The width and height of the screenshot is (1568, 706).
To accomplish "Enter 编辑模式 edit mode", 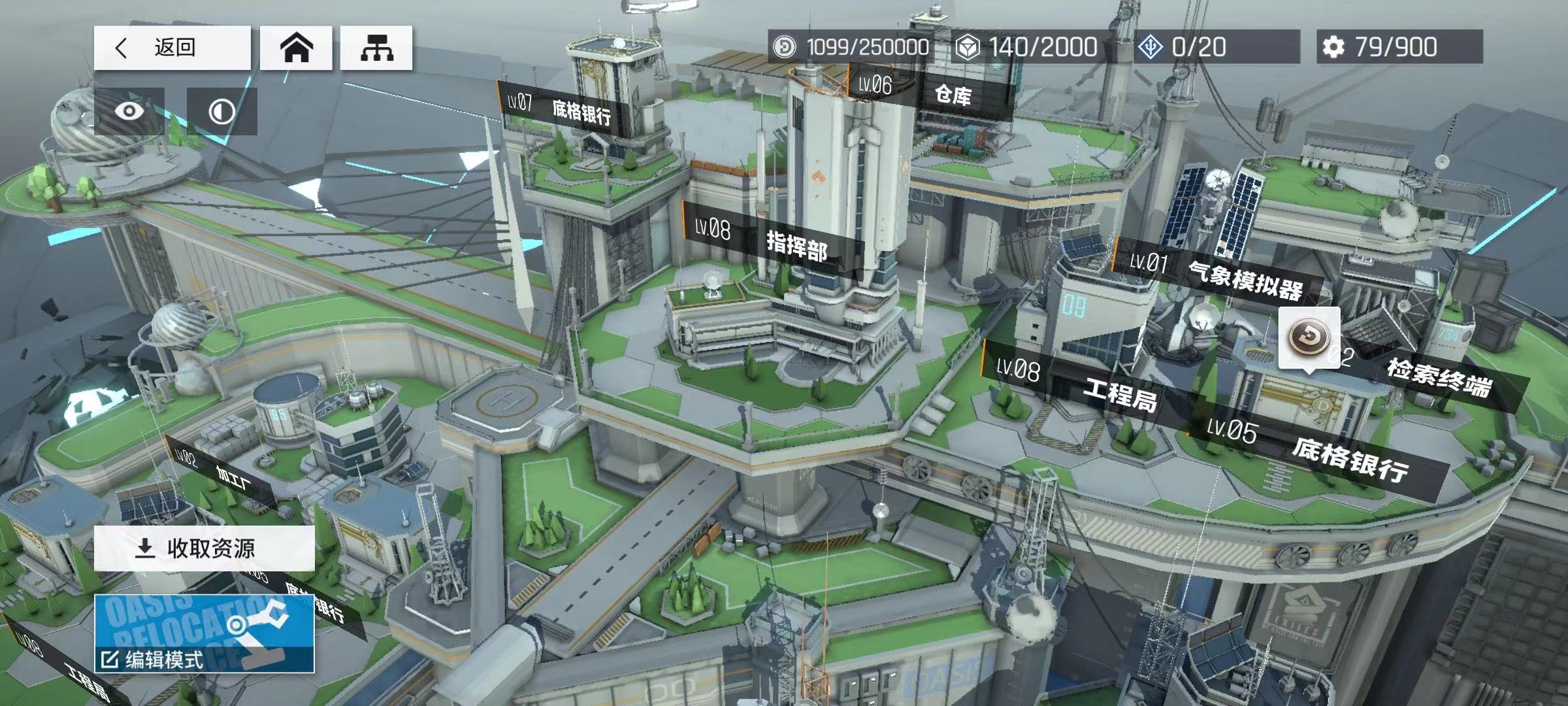I will 204,634.
